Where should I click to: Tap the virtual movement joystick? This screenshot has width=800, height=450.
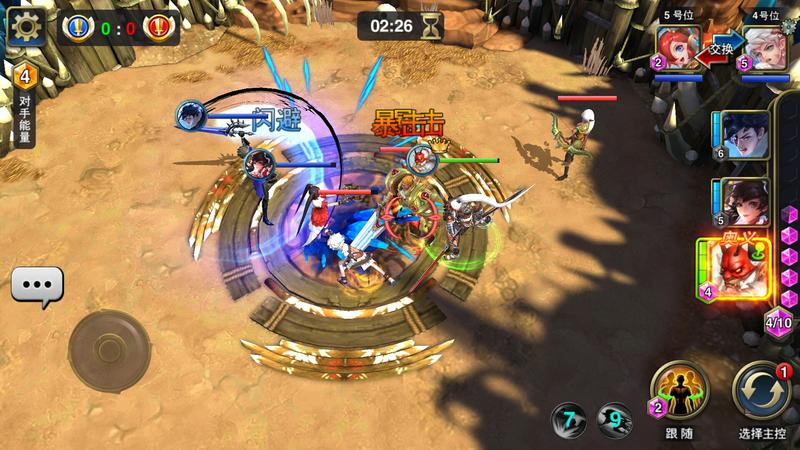[x=109, y=350]
